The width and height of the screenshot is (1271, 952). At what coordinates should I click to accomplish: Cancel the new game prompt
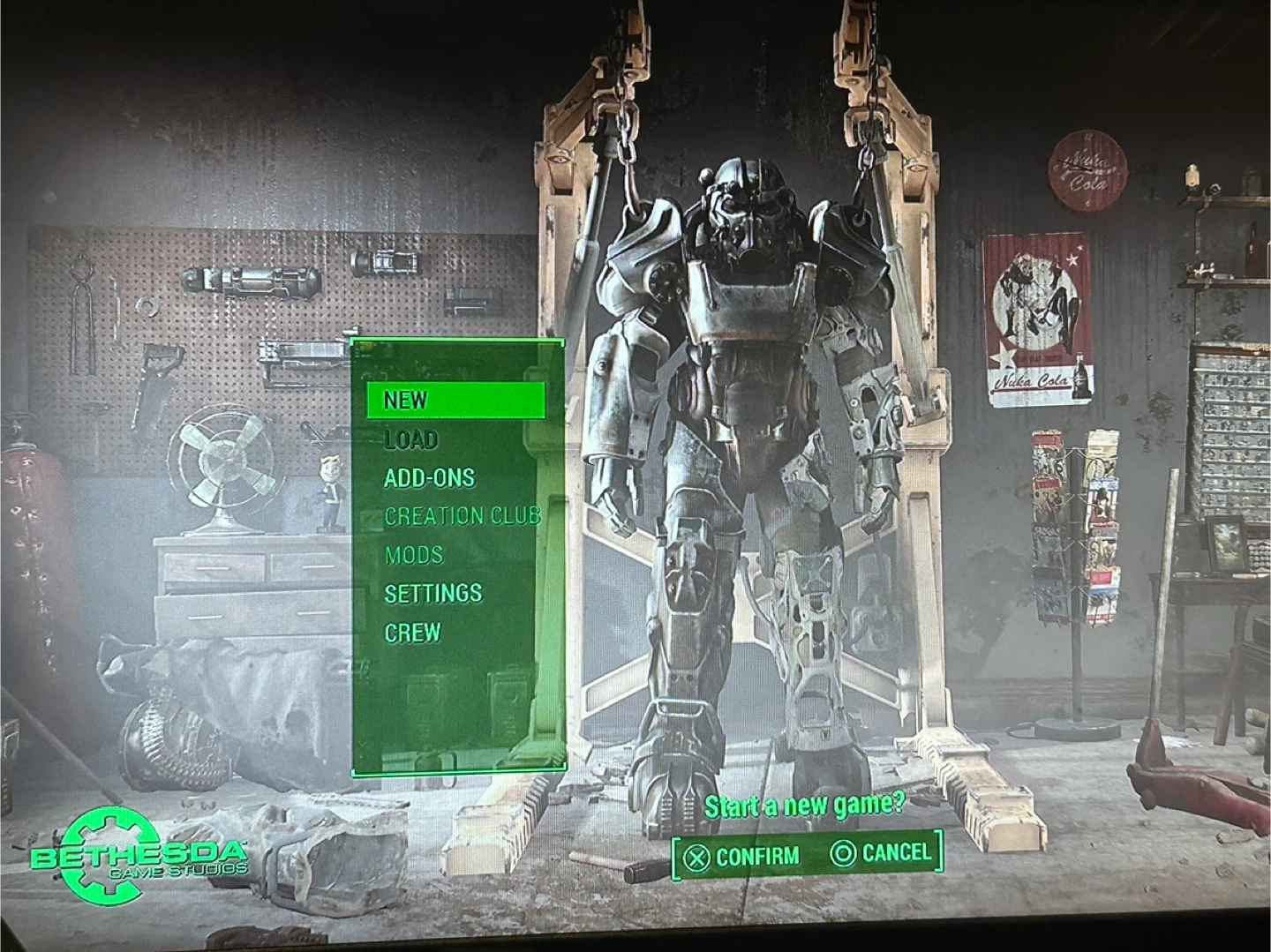coord(881,852)
